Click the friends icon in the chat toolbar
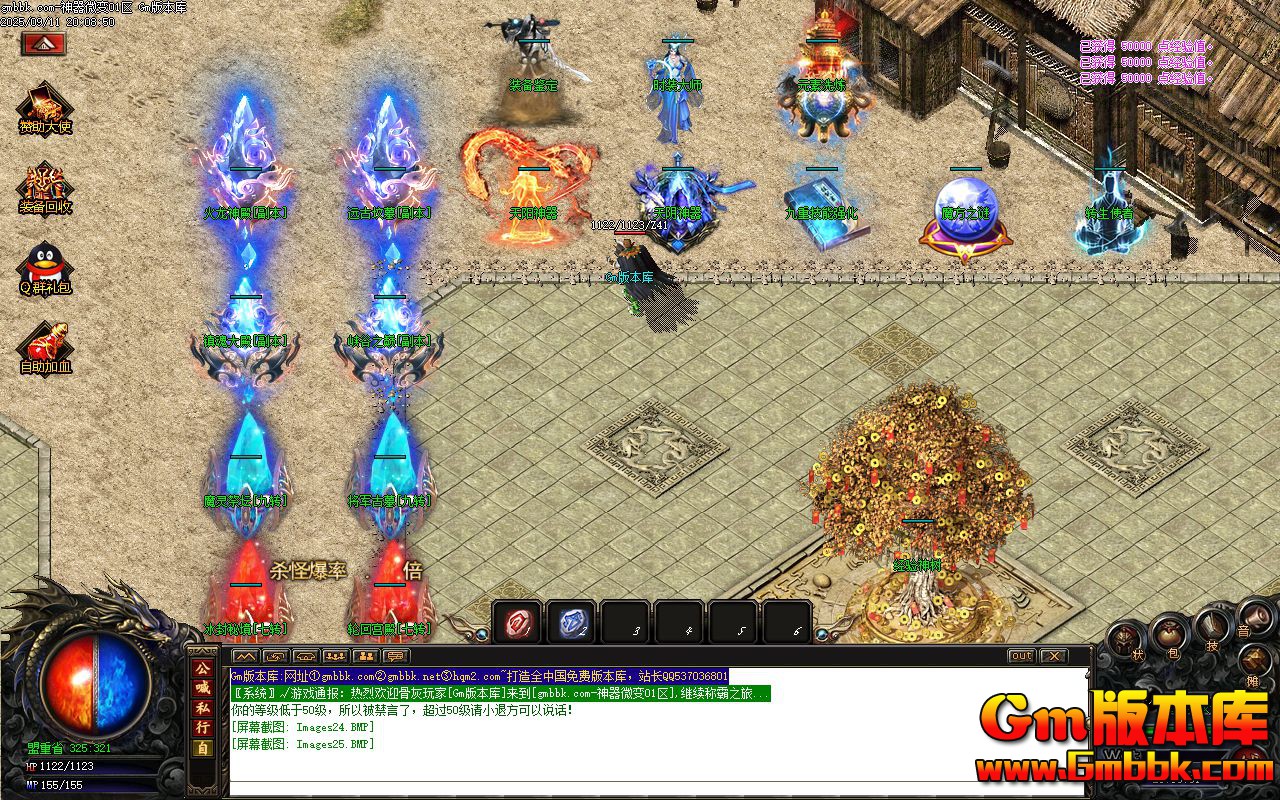Screen dimensions: 1280x800 (366, 655)
